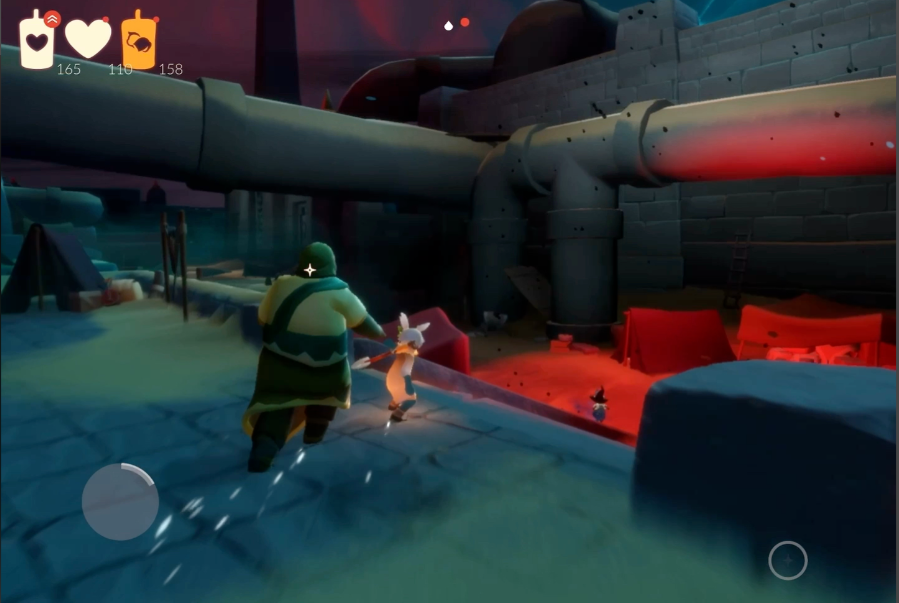Tap the heart currency icon
Image resolution: width=899 pixels, height=603 pixels.
[88, 39]
